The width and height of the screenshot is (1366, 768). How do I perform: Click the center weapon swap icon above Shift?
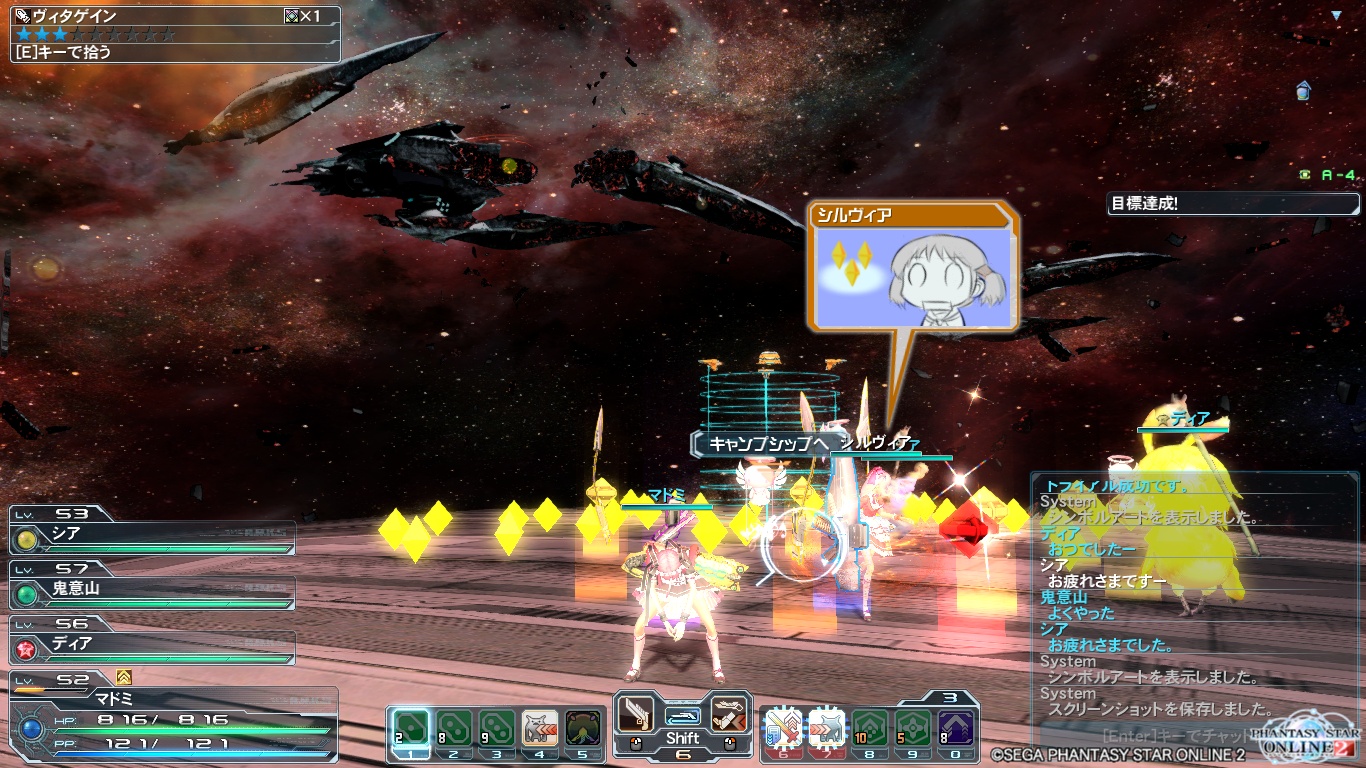pyautogui.click(x=682, y=715)
